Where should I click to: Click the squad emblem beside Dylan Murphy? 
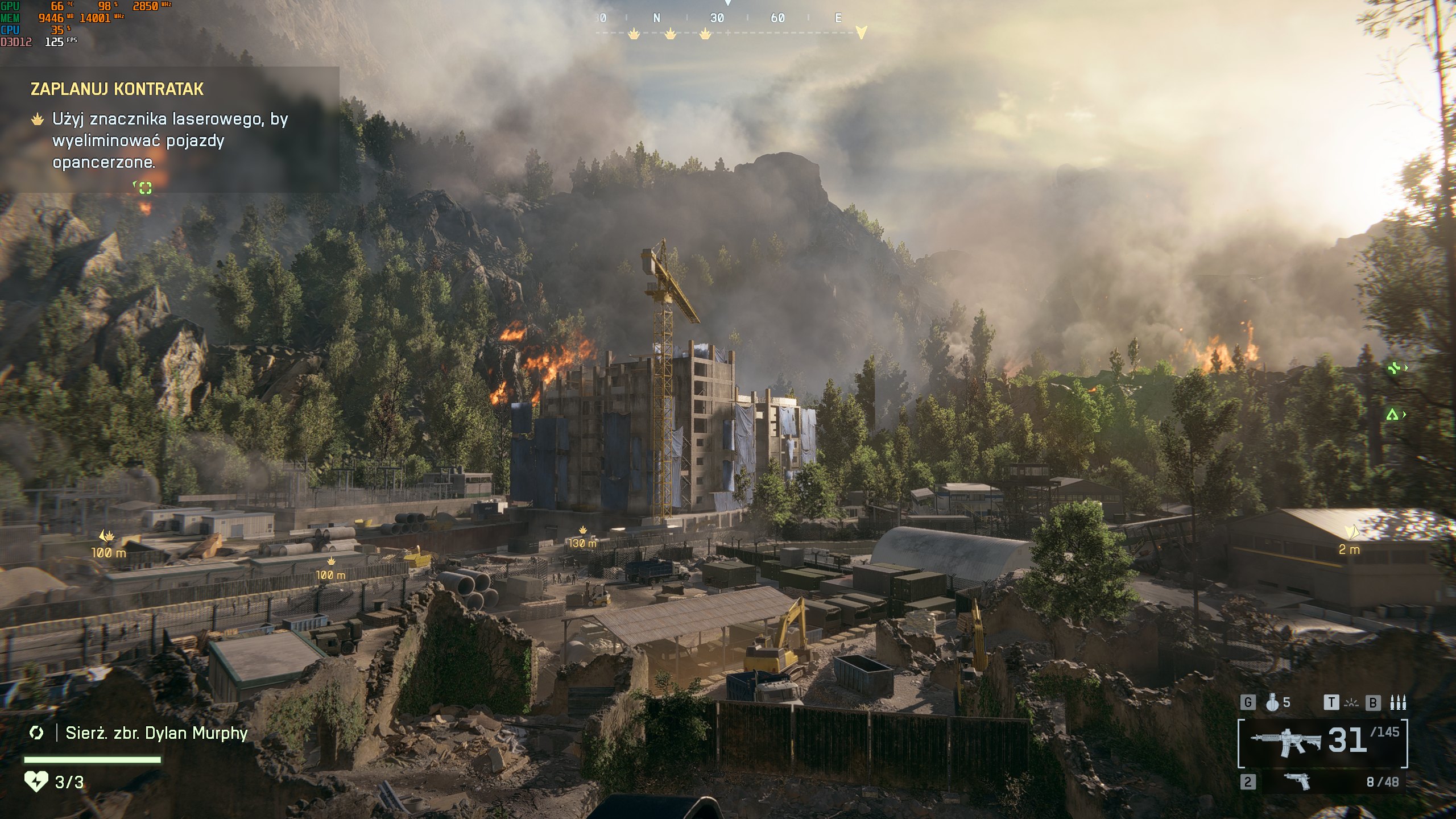point(36,733)
